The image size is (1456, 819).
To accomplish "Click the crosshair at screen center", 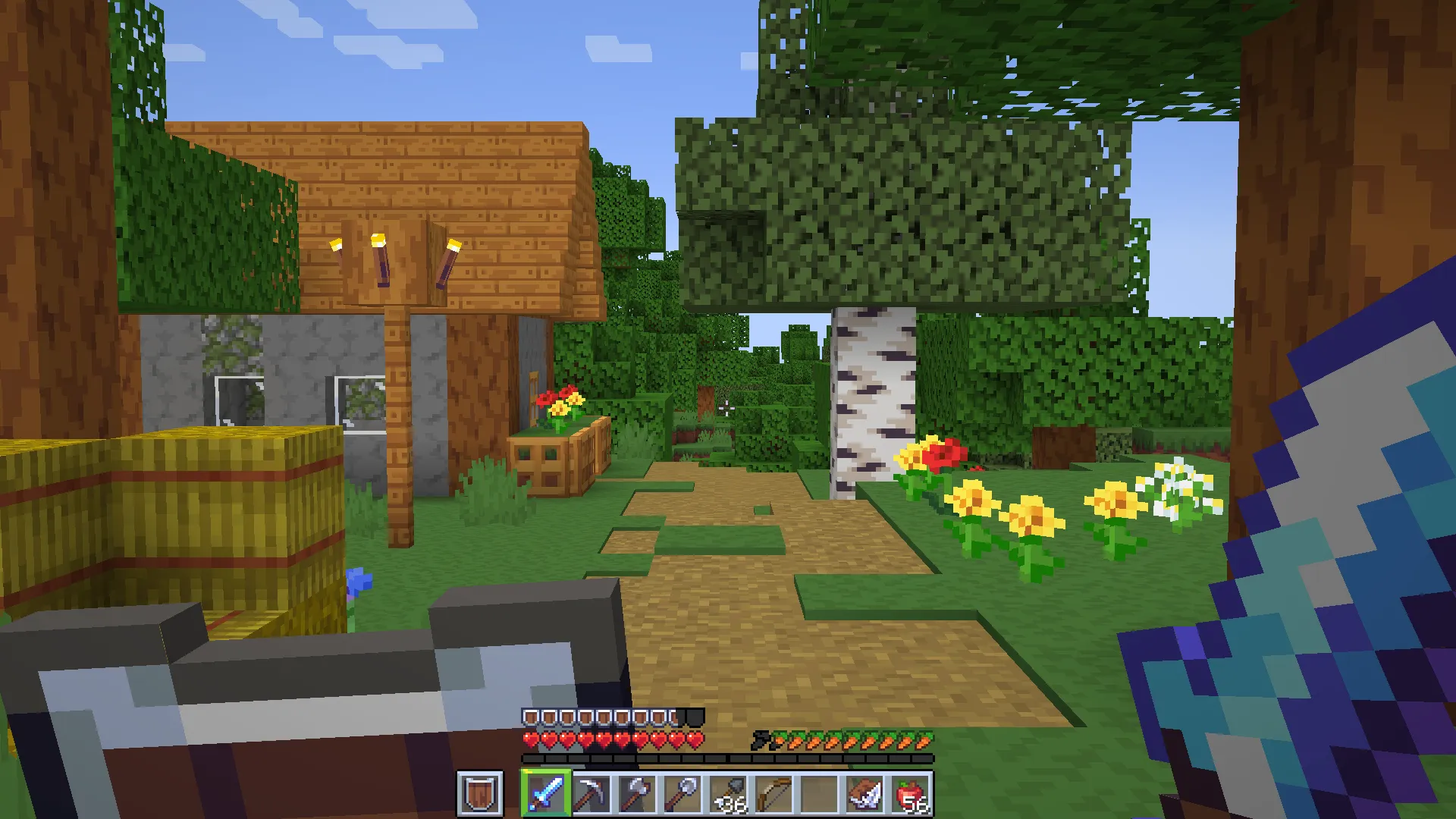I will pyautogui.click(x=728, y=409).
